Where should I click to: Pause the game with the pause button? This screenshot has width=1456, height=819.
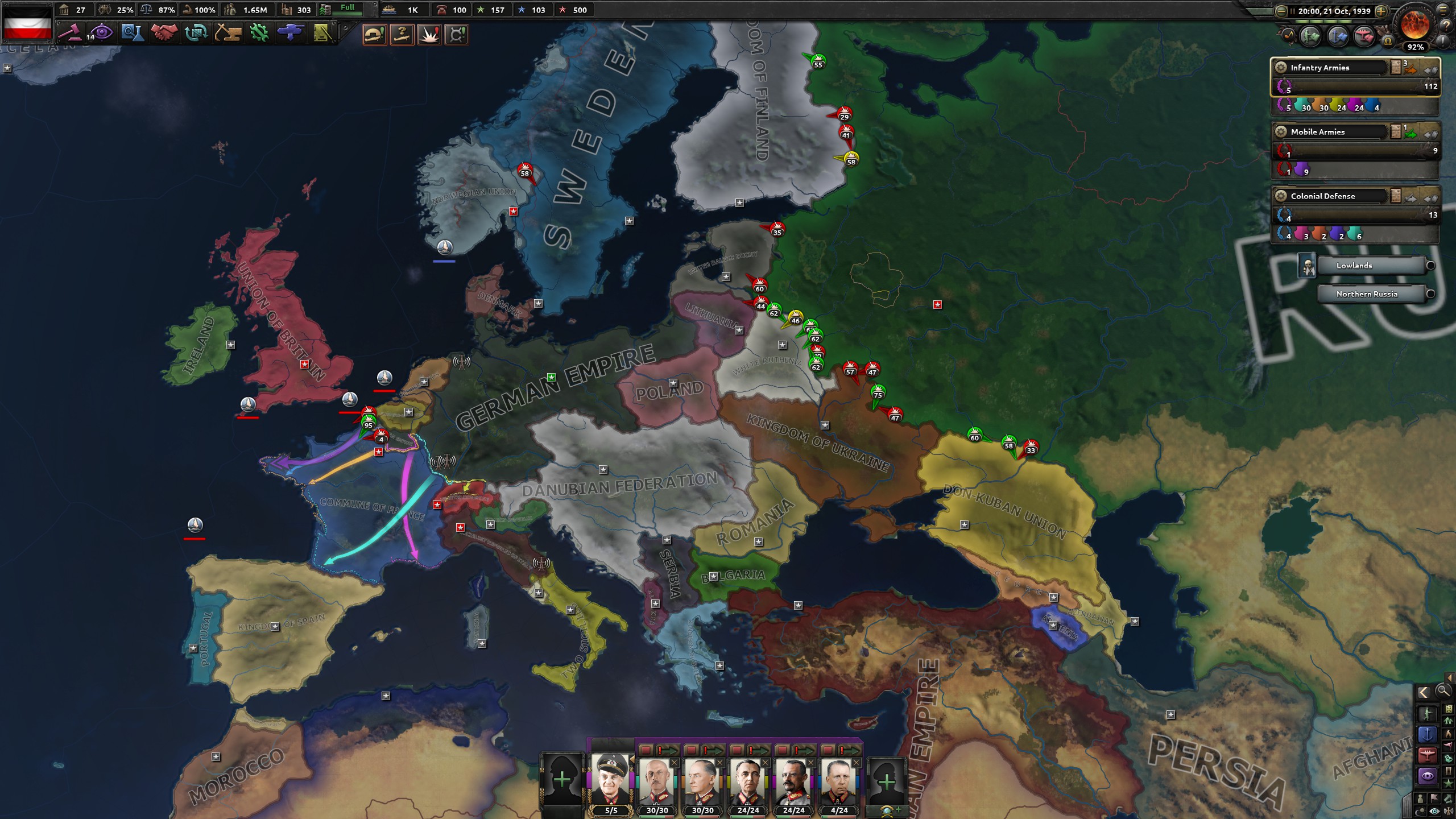click(1292, 12)
